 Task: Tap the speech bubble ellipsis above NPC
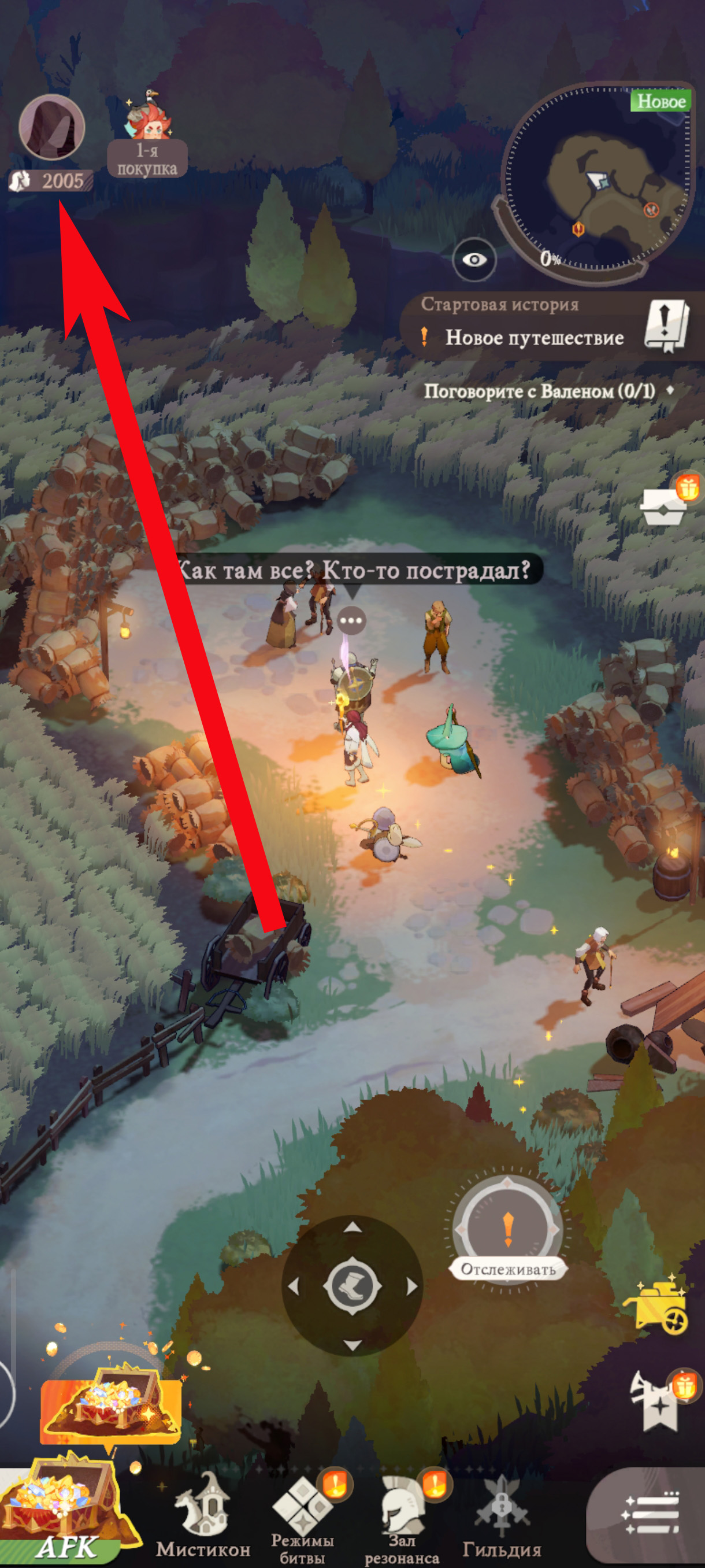(351, 621)
